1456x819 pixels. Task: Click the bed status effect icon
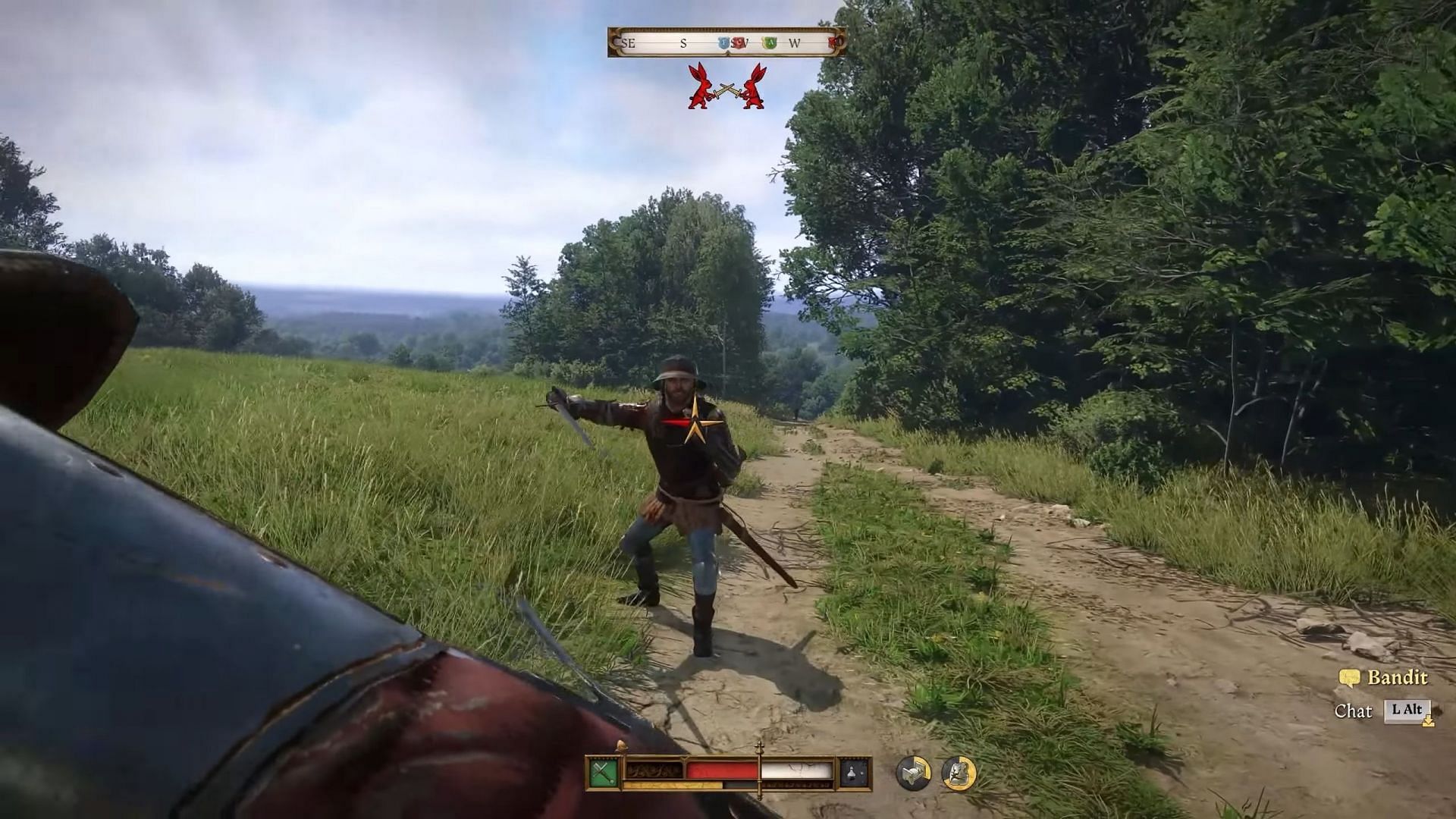pos(913,773)
